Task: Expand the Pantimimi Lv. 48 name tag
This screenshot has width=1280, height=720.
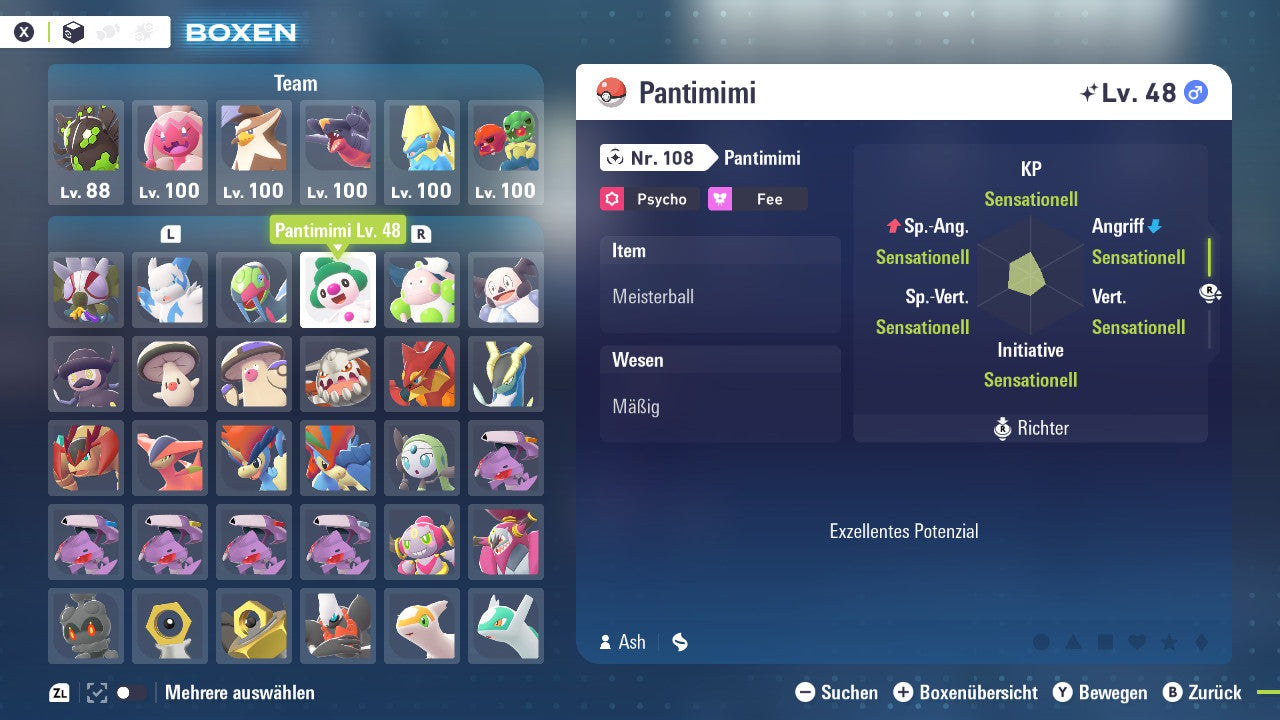Action: tap(336, 230)
